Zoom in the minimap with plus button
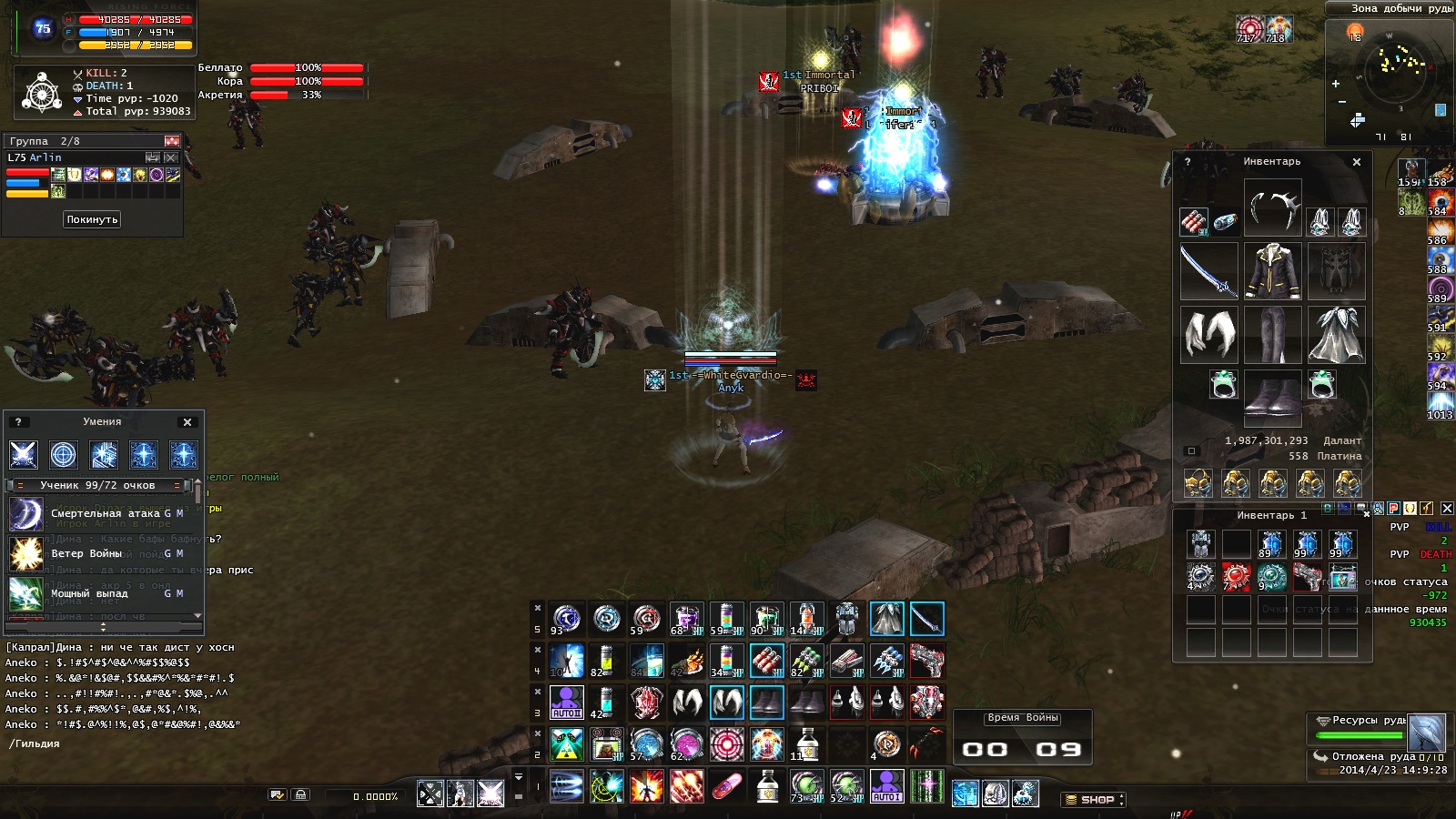 1336,84
